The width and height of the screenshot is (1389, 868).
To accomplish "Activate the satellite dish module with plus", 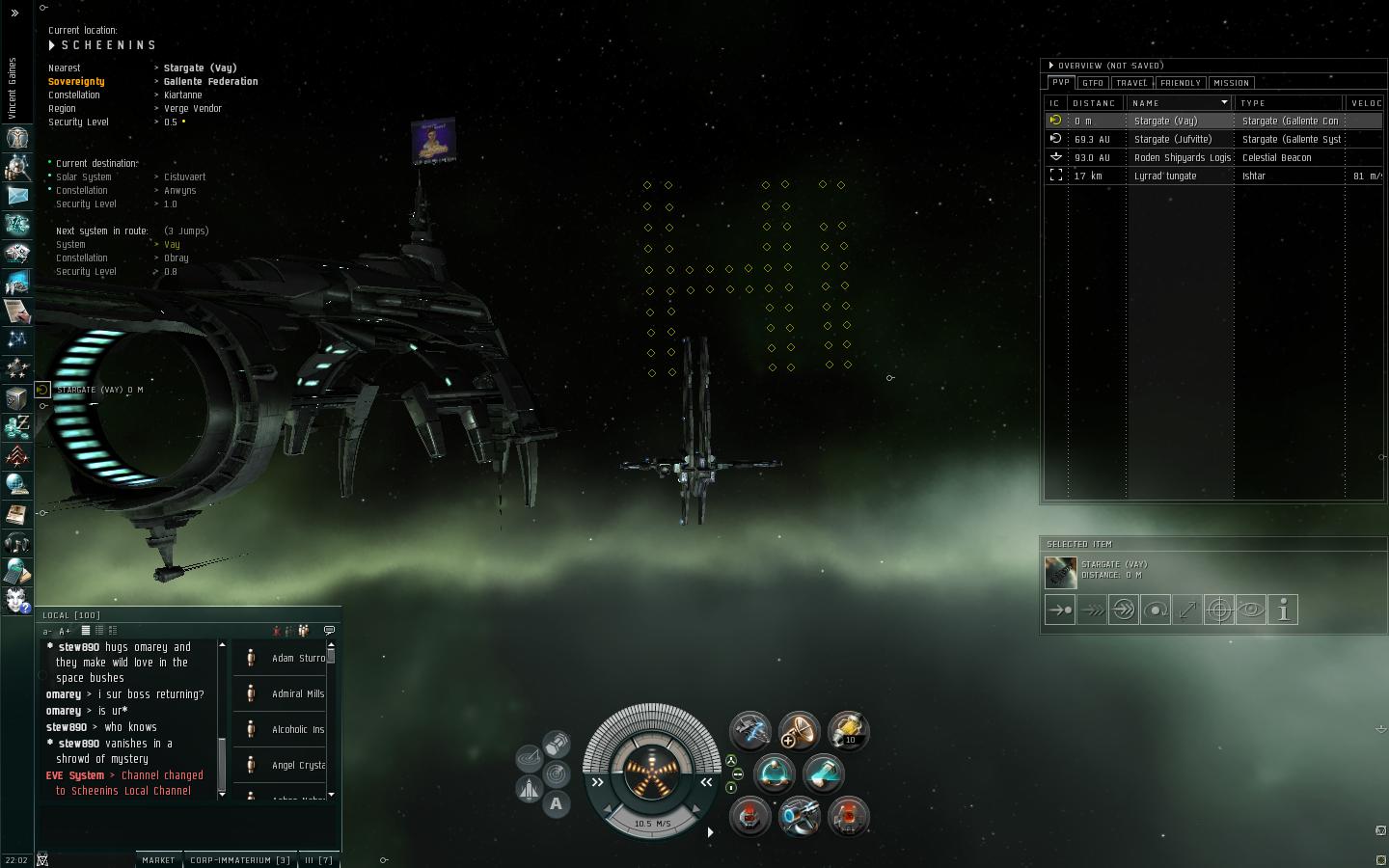I will 799,731.
